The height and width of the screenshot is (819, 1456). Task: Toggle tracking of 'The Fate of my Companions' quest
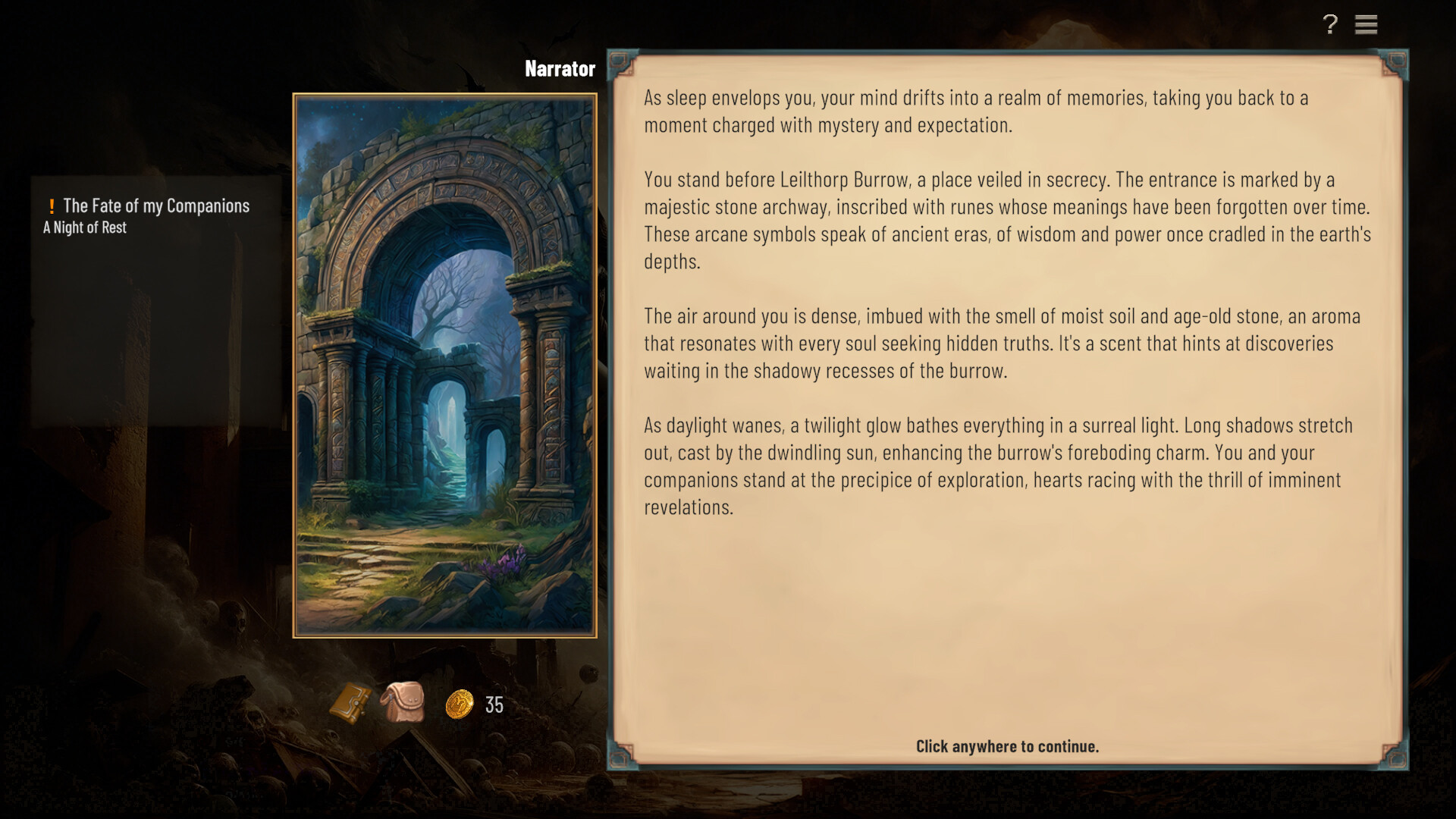[x=155, y=205]
